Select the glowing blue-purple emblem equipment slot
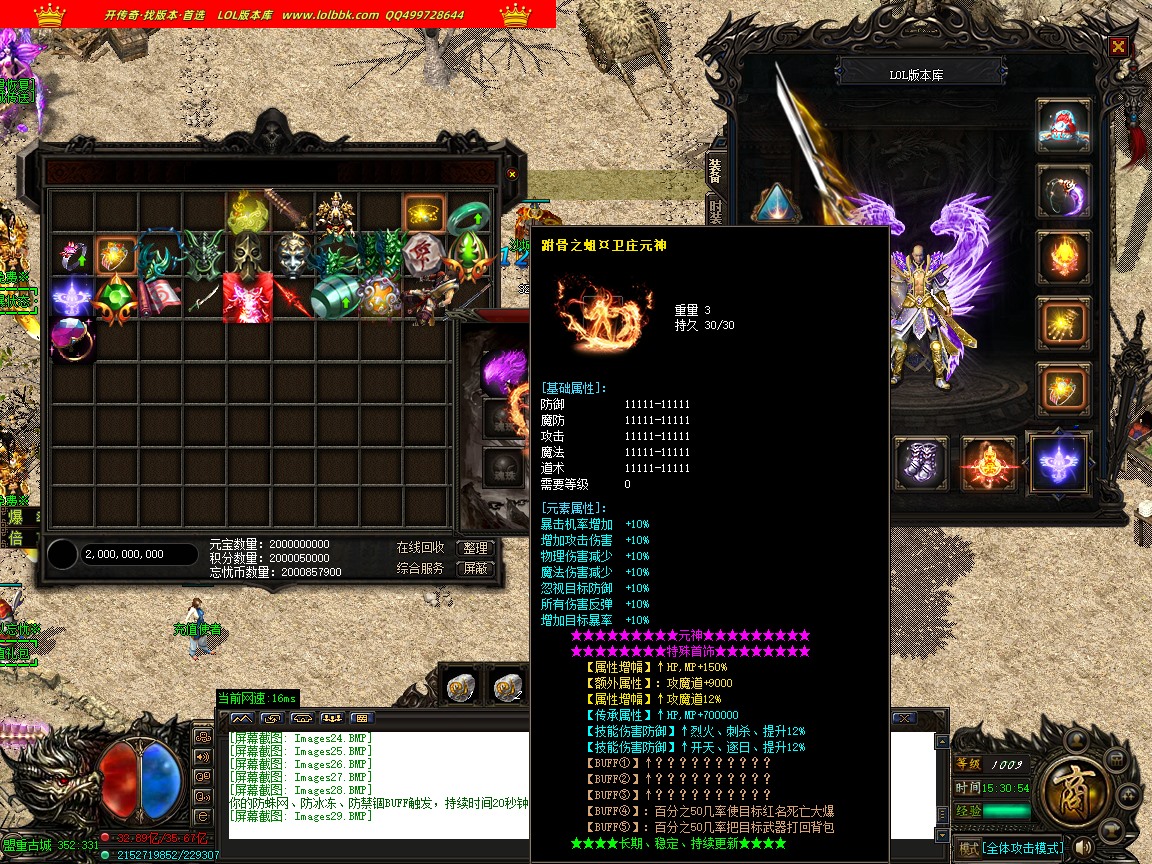The width and height of the screenshot is (1152, 864). (x=1059, y=463)
